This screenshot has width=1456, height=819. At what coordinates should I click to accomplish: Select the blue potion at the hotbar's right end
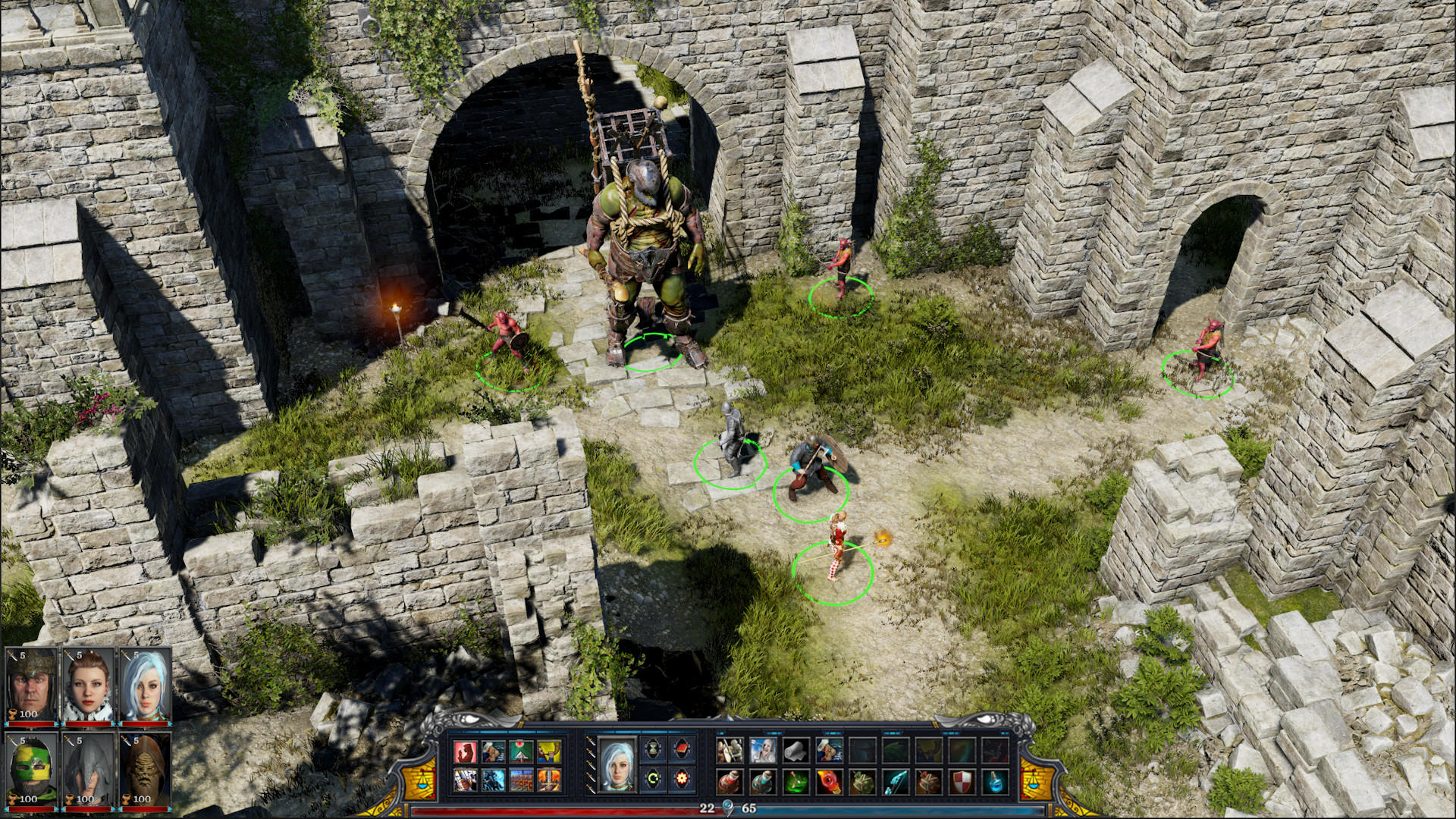point(994,782)
